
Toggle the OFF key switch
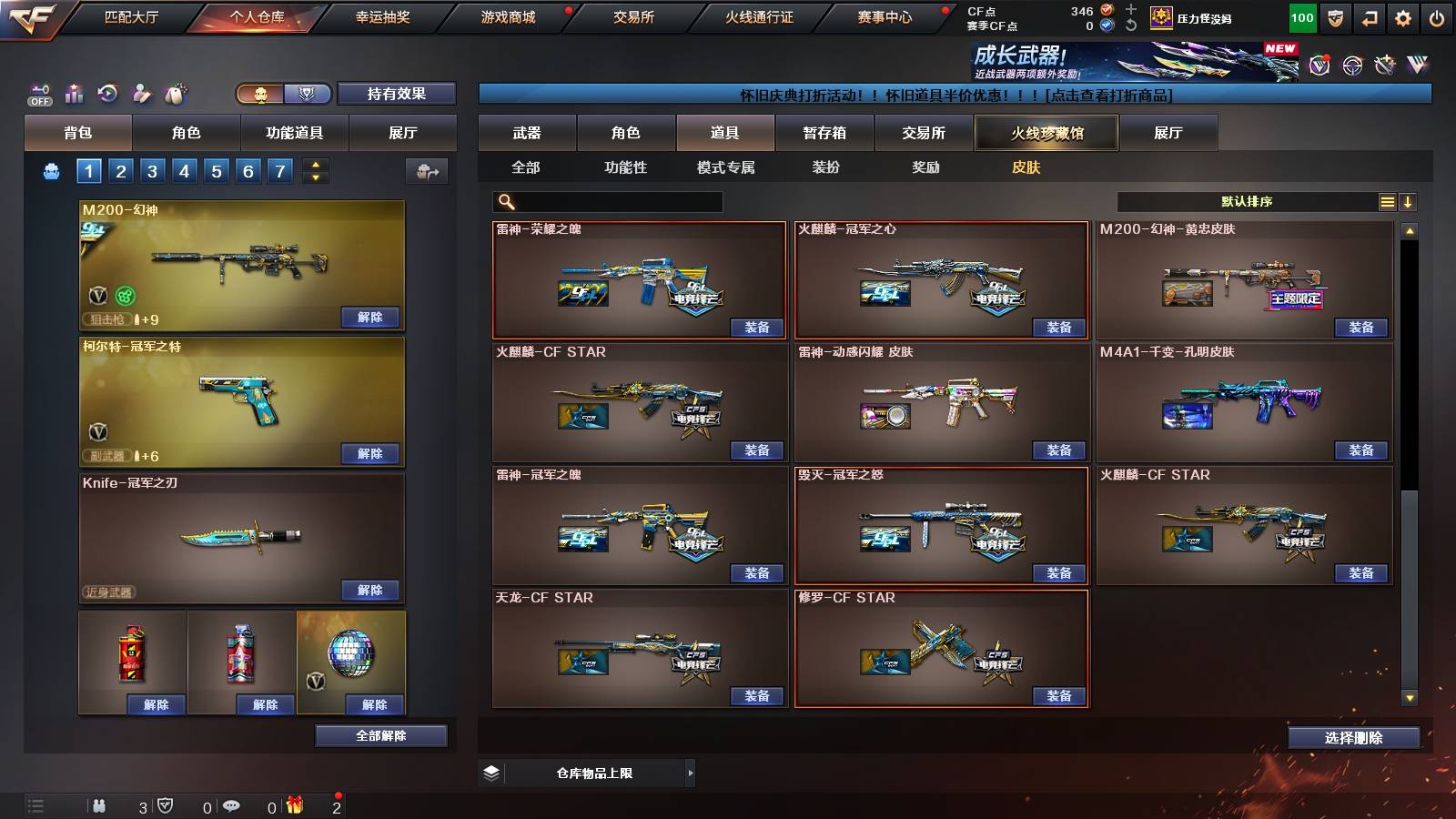tap(40, 93)
